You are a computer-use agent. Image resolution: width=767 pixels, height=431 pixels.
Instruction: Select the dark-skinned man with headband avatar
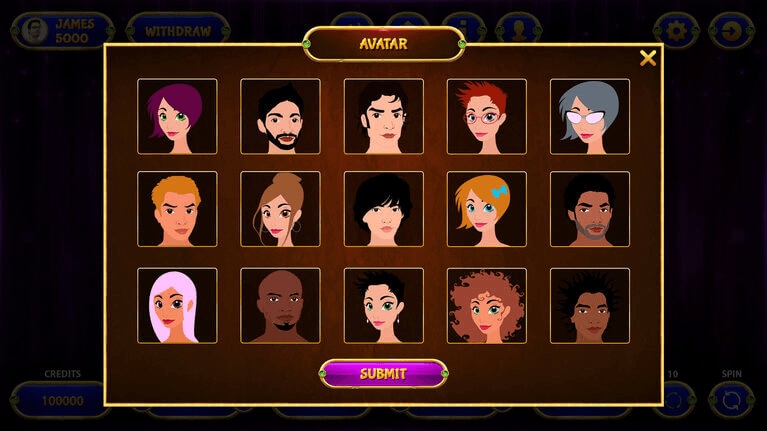[x=589, y=209]
